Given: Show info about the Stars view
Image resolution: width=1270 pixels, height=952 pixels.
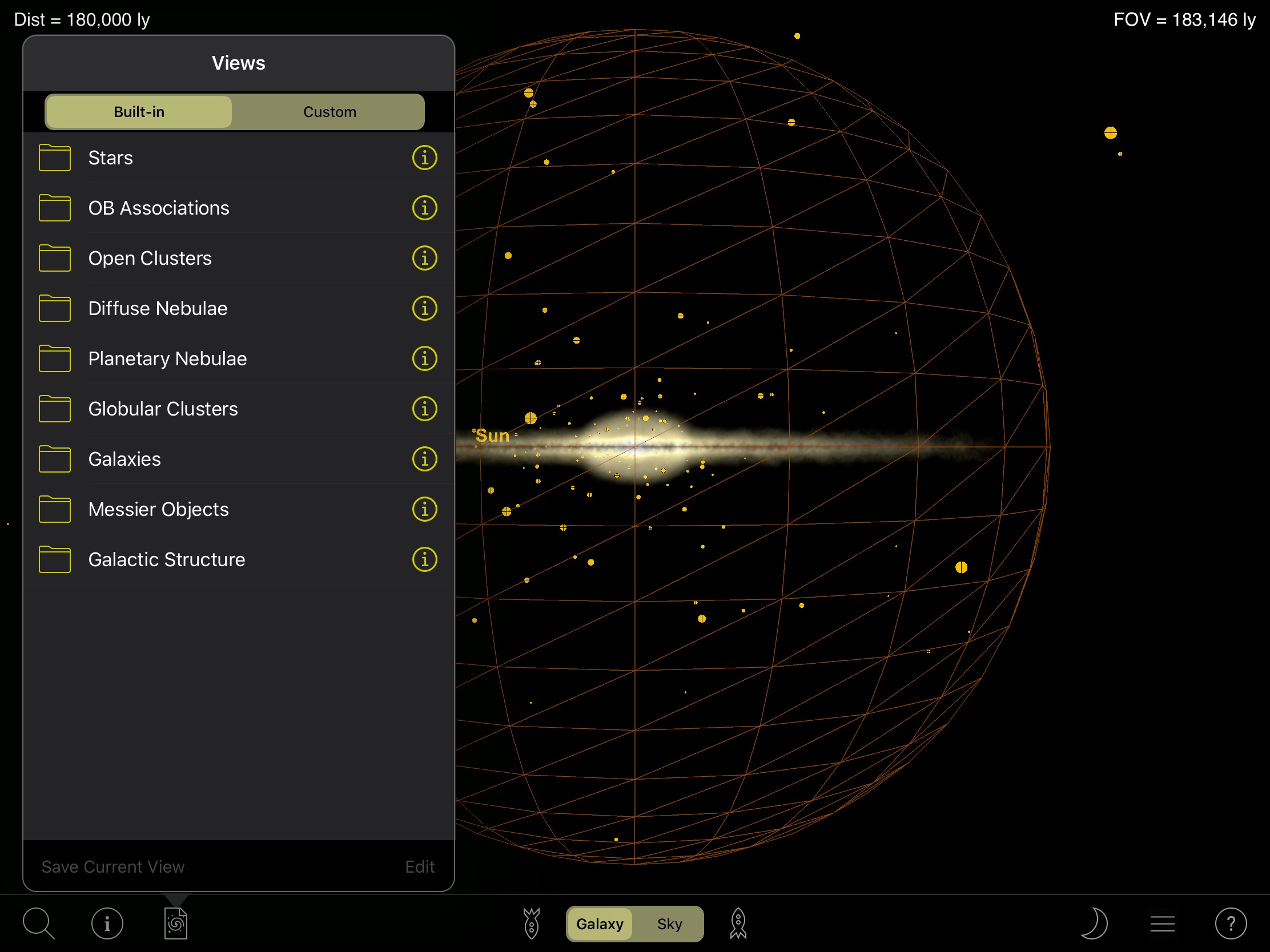Looking at the screenshot, I should [424, 158].
